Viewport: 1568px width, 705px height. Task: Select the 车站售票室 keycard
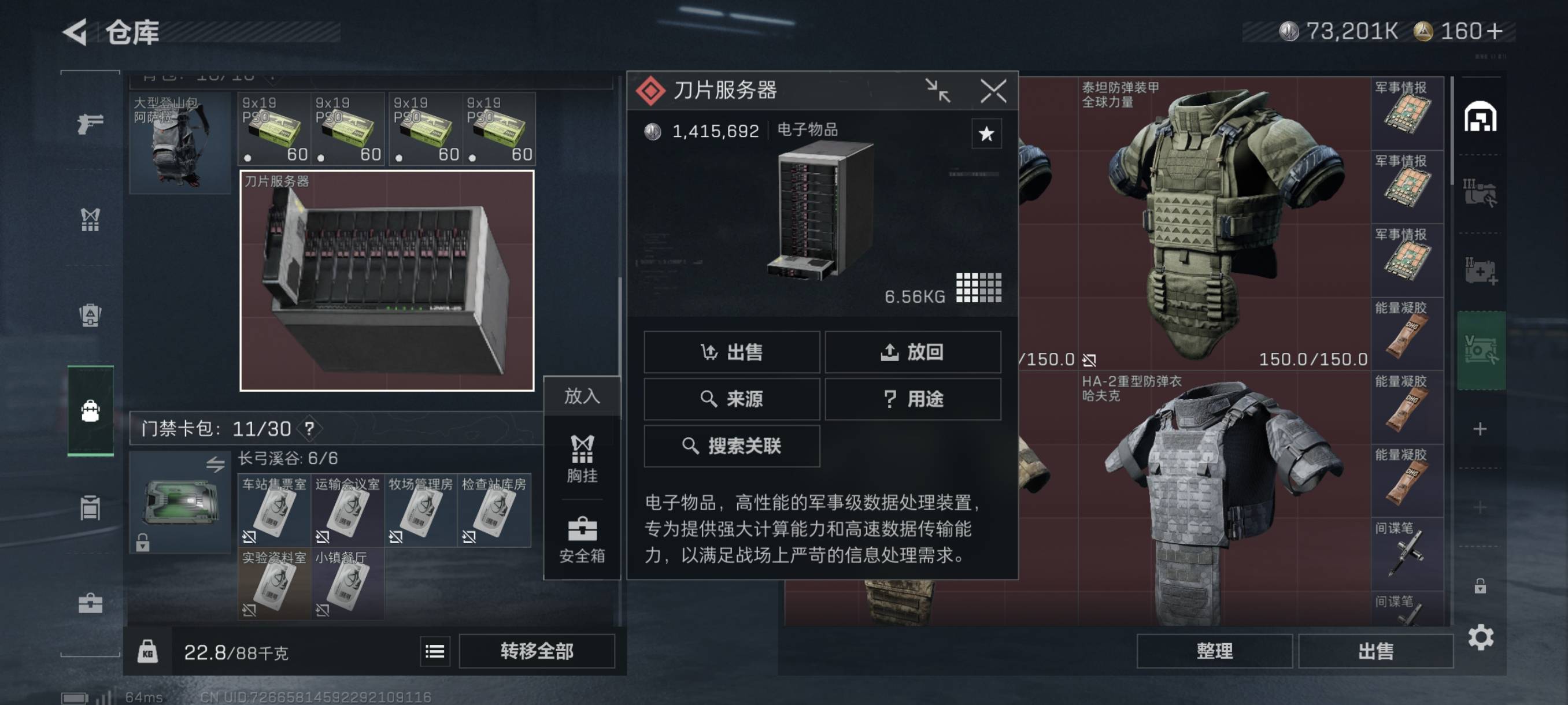[x=274, y=510]
